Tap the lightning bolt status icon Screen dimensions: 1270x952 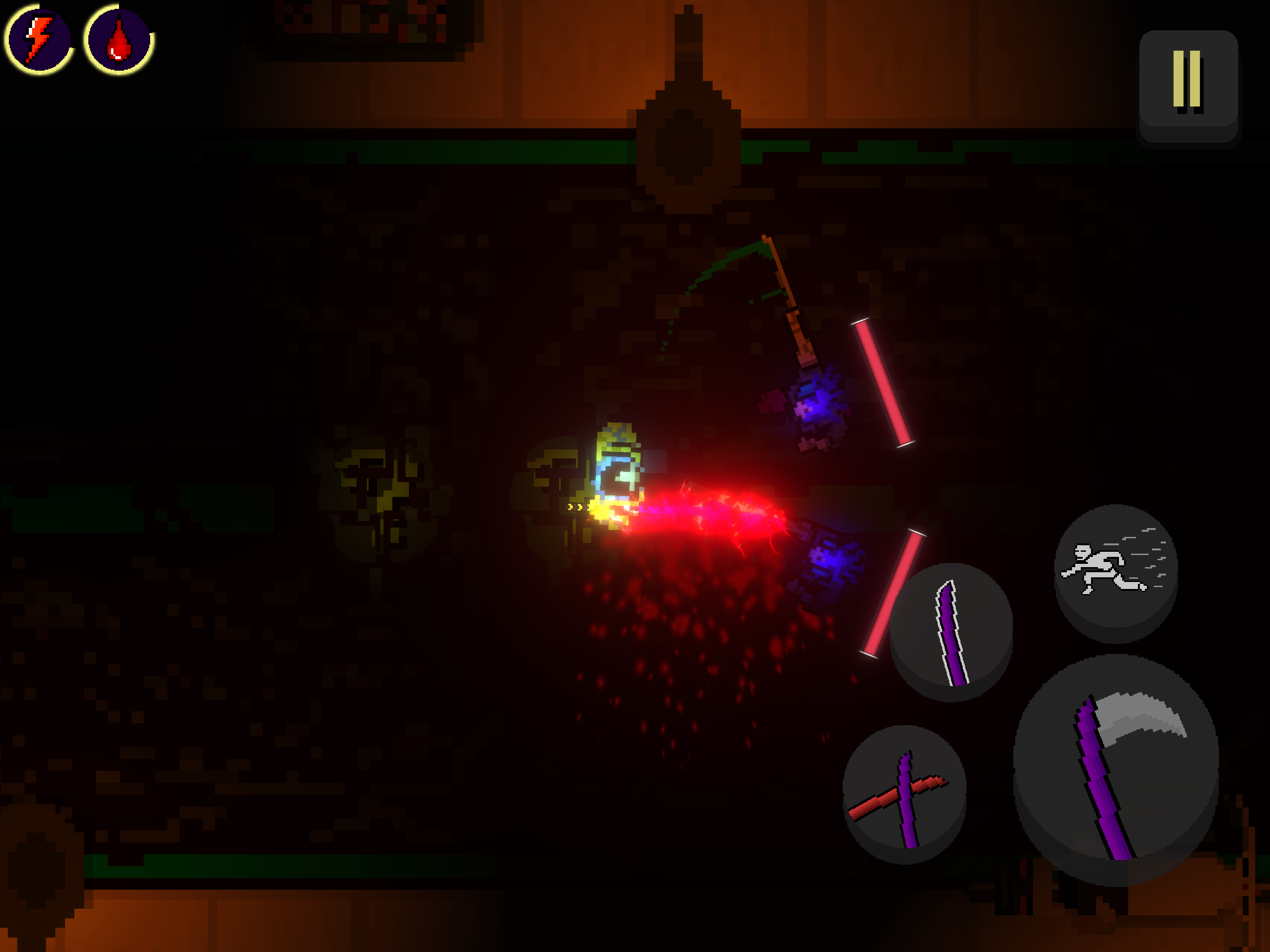(x=37, y=40)
